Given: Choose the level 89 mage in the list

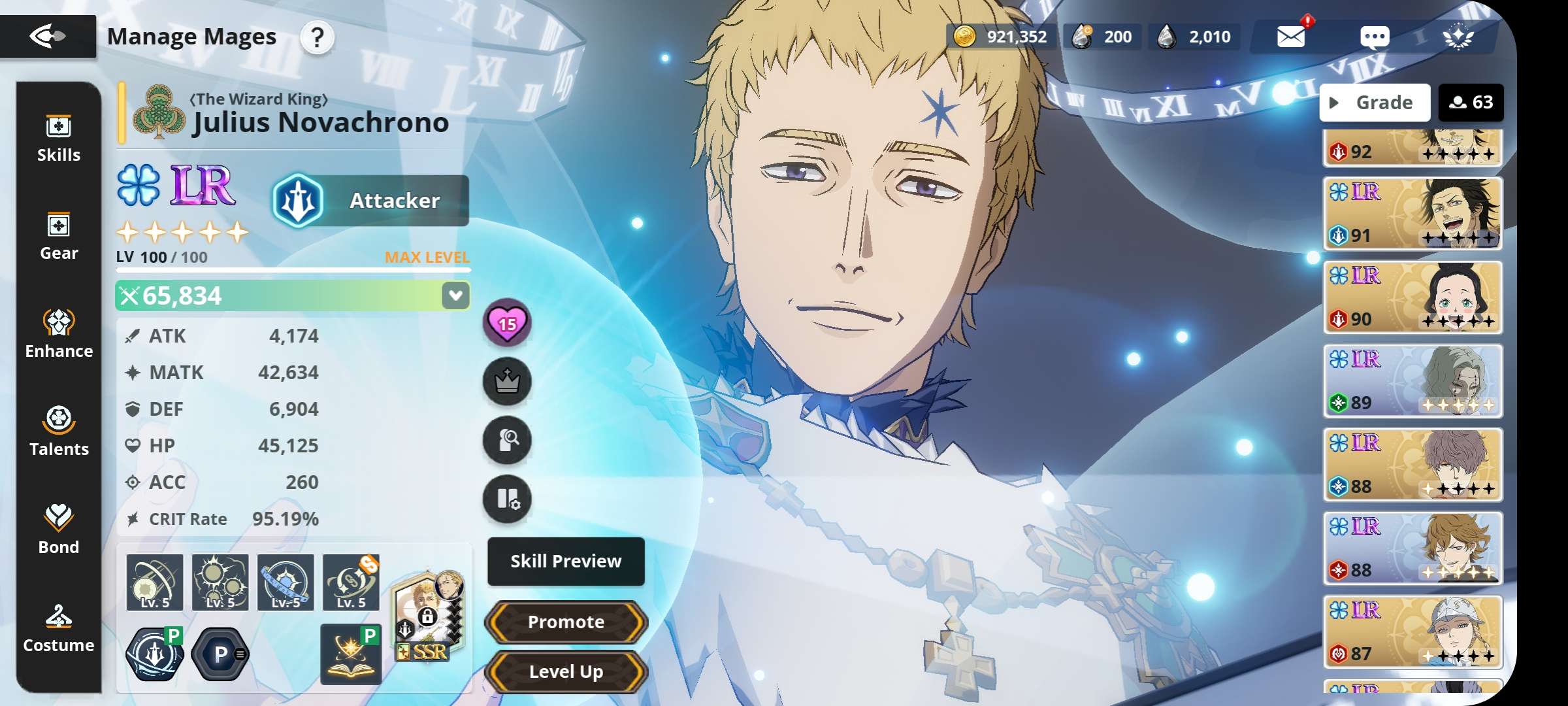Looking at the screenshot, I should (x=1413, y=380).
